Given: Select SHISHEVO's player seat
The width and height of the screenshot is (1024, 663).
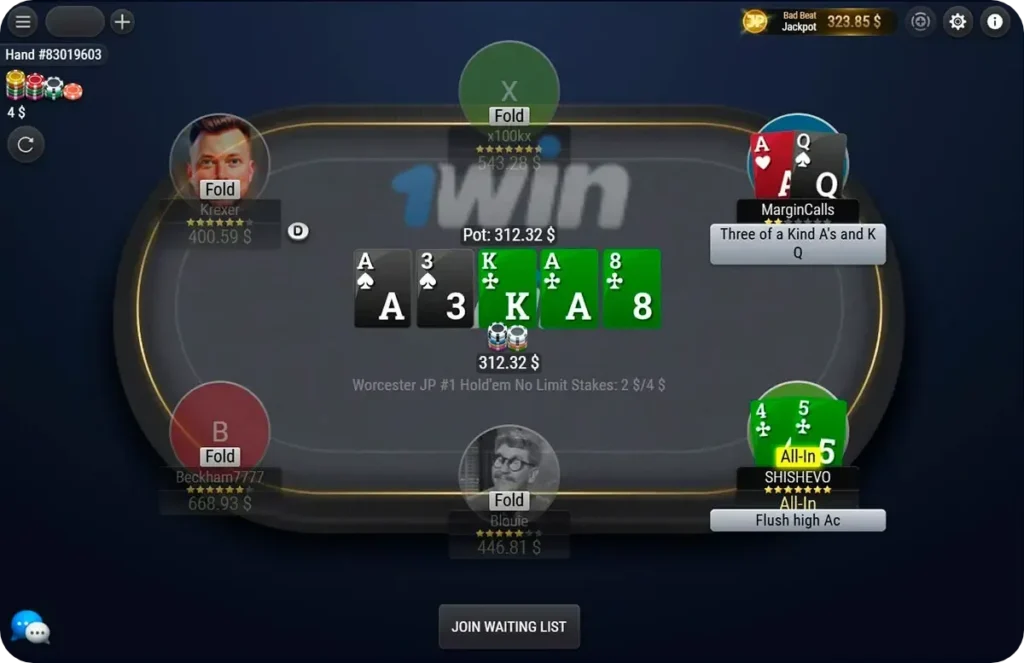Looking at the screenshot, I should [797, 432].
